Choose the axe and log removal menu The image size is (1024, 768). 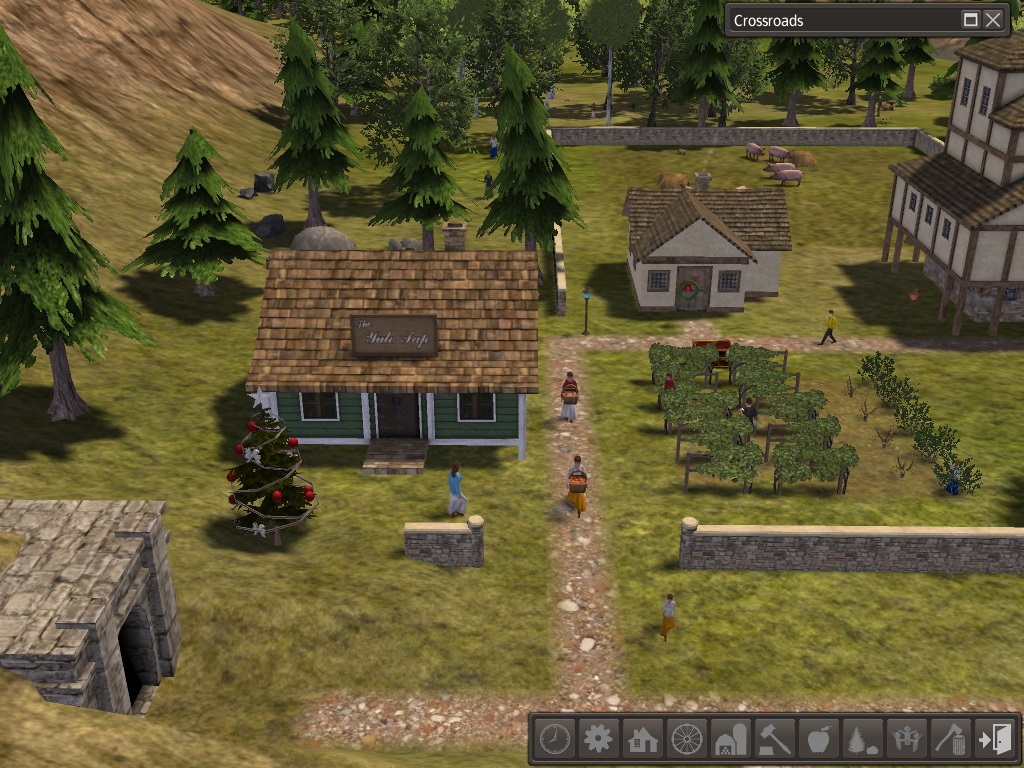click(x=951, y=740)
